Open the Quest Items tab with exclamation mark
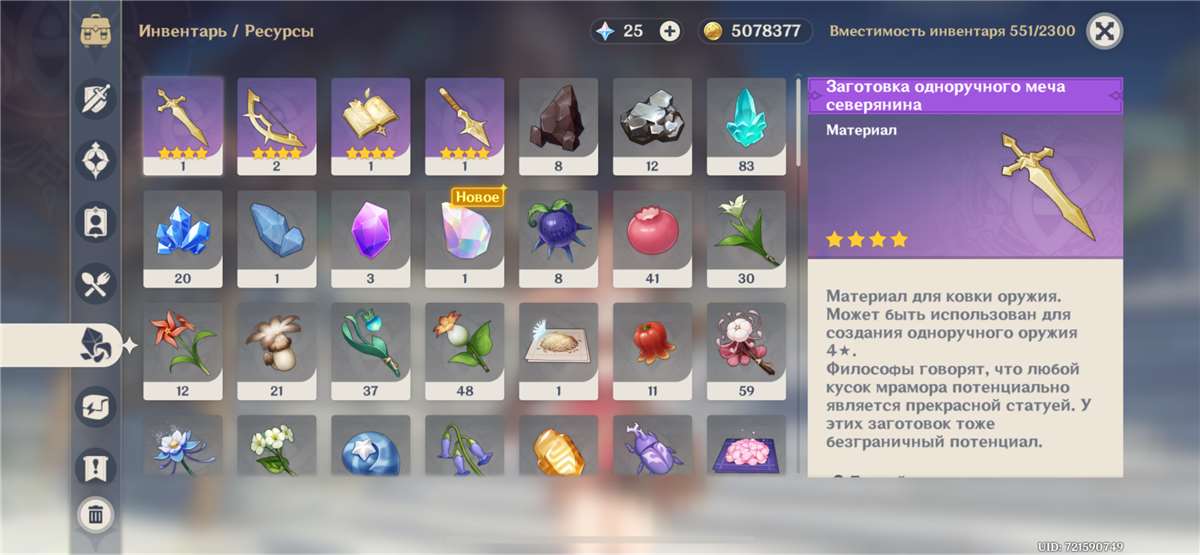Viewport: 1200px width, 555px height. pos(97,466)
